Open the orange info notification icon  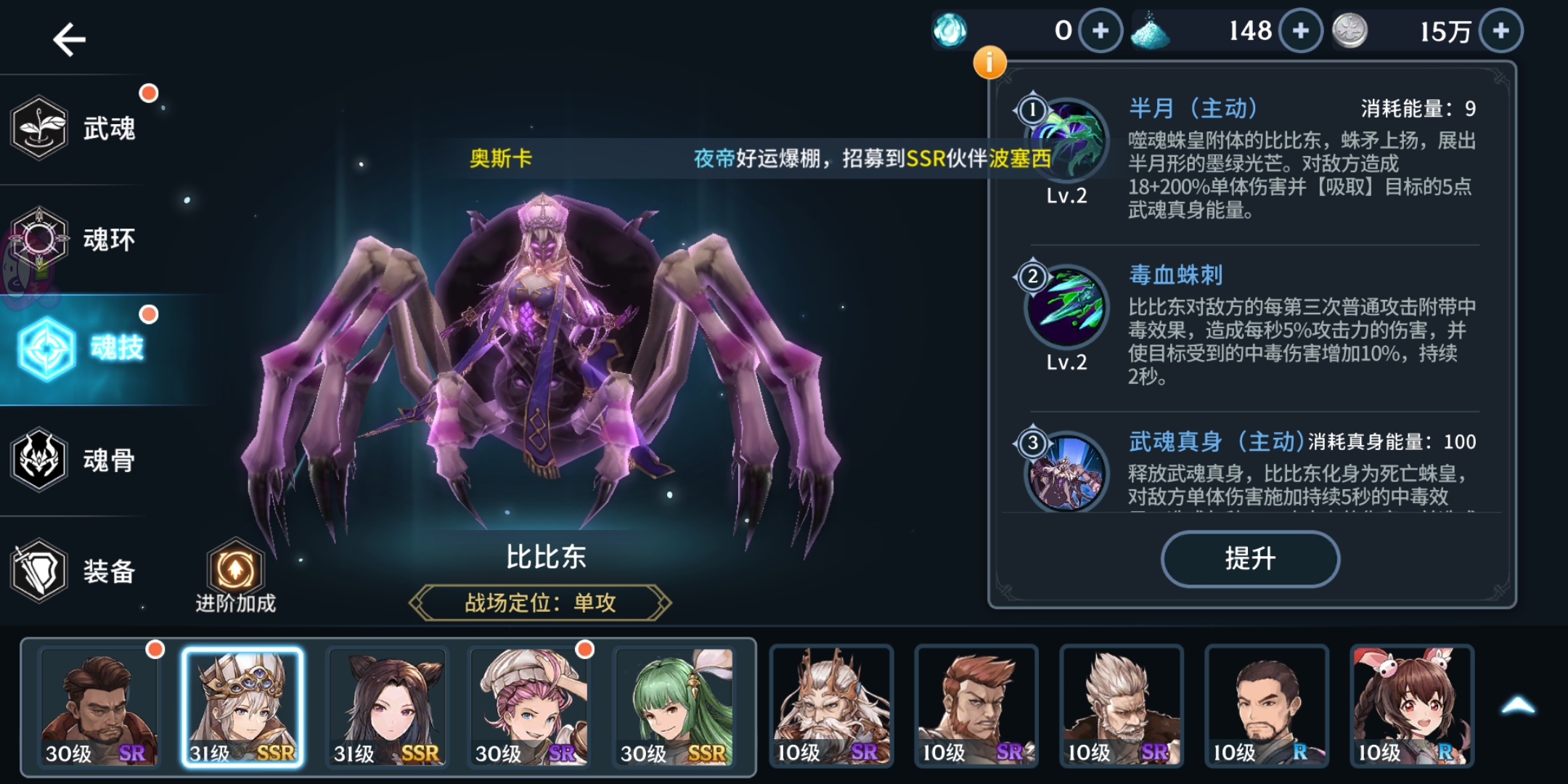tap(990, 63)
